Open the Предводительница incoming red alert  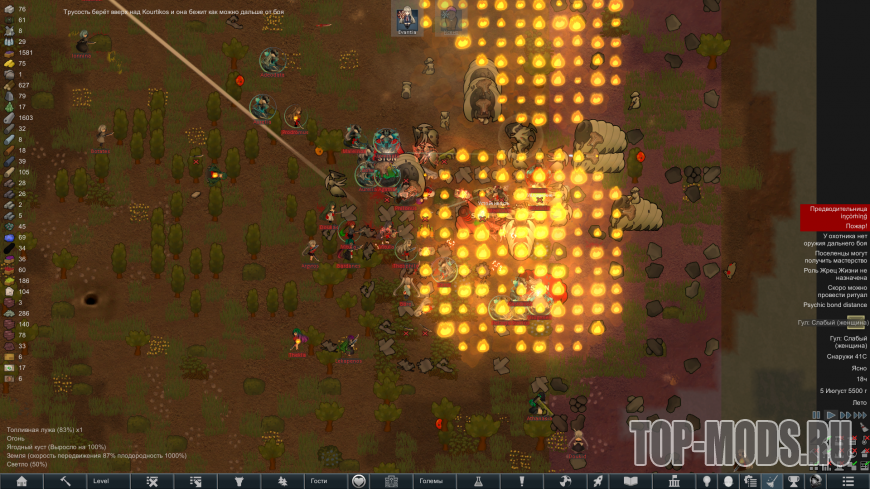(x=835, y=212)
